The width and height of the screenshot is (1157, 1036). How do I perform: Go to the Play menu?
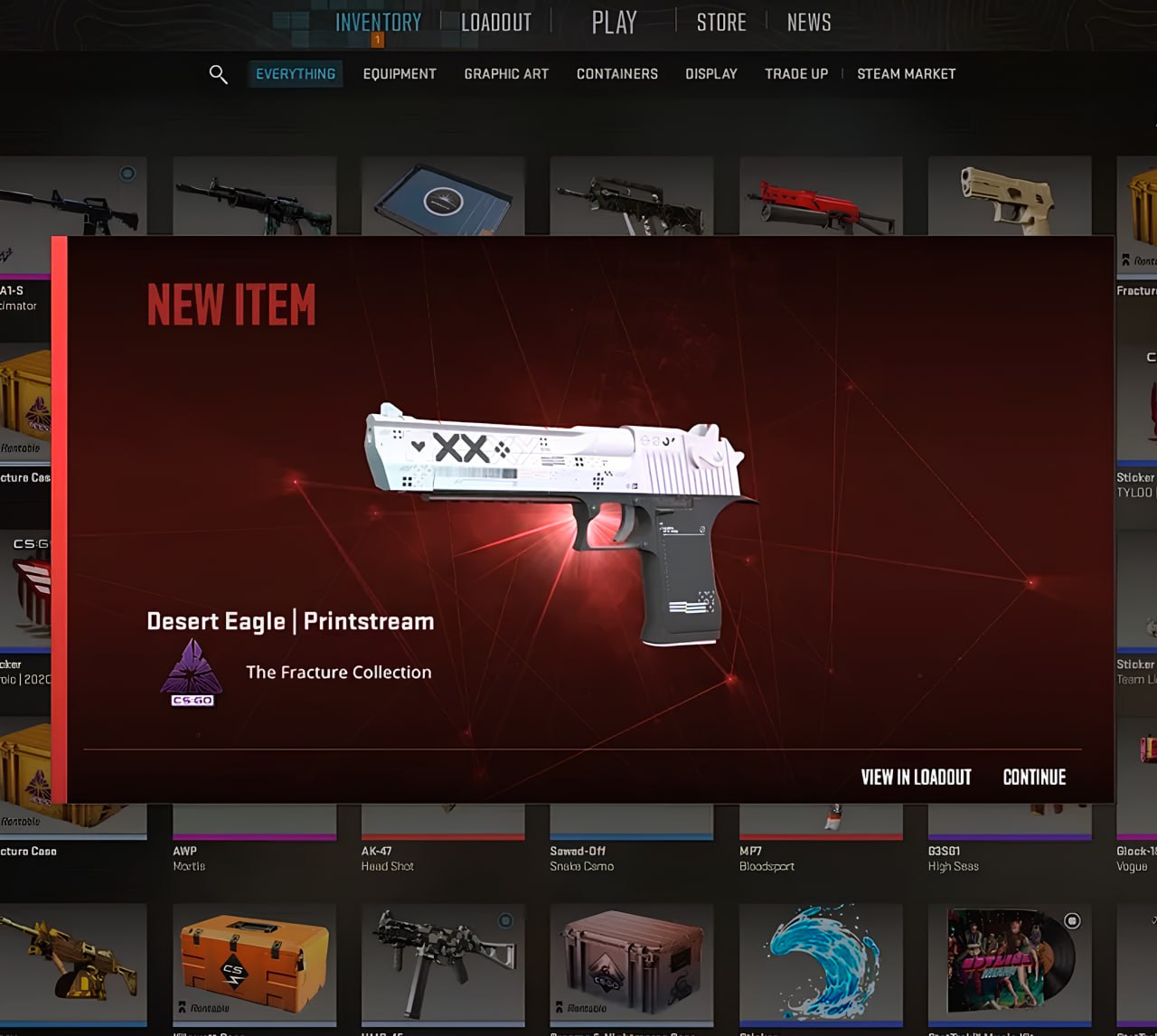click(x=615, y=23)
